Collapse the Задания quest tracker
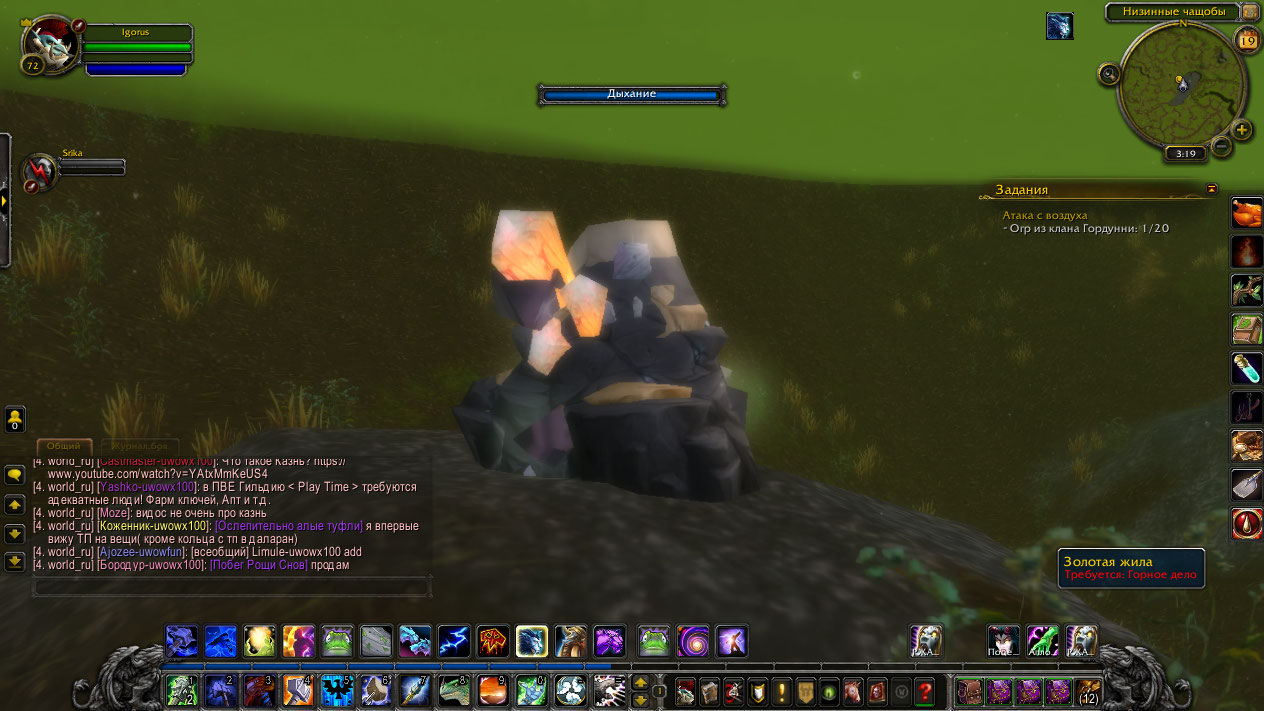Image resolution: width=1264 pixels, height=711 pixels. pos(1212,188)
